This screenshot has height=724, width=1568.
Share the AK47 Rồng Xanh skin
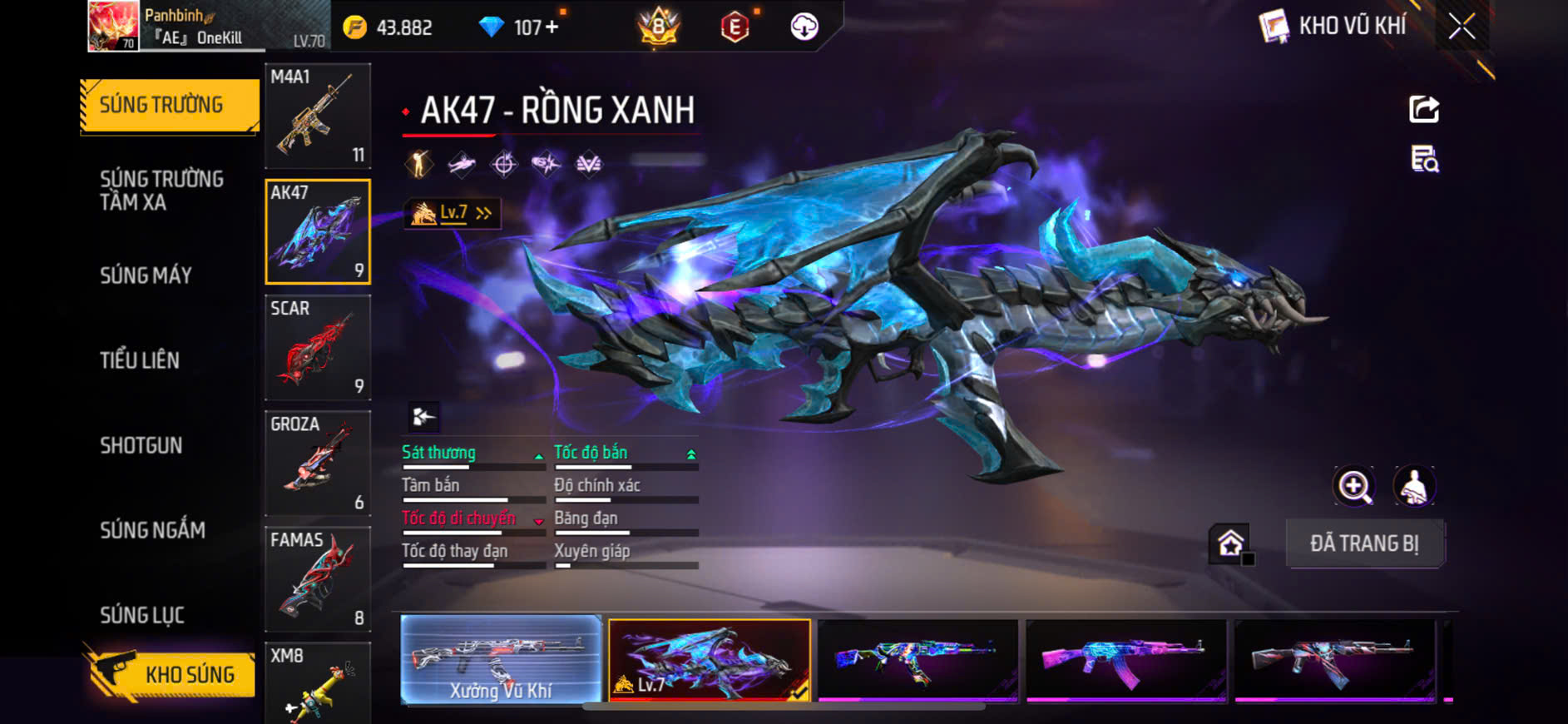pos(1424,109)
